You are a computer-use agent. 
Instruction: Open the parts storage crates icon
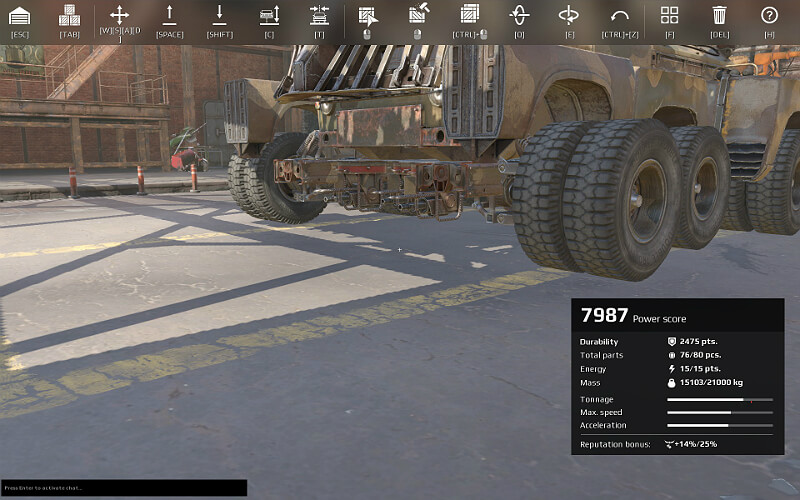coord(69,15)
